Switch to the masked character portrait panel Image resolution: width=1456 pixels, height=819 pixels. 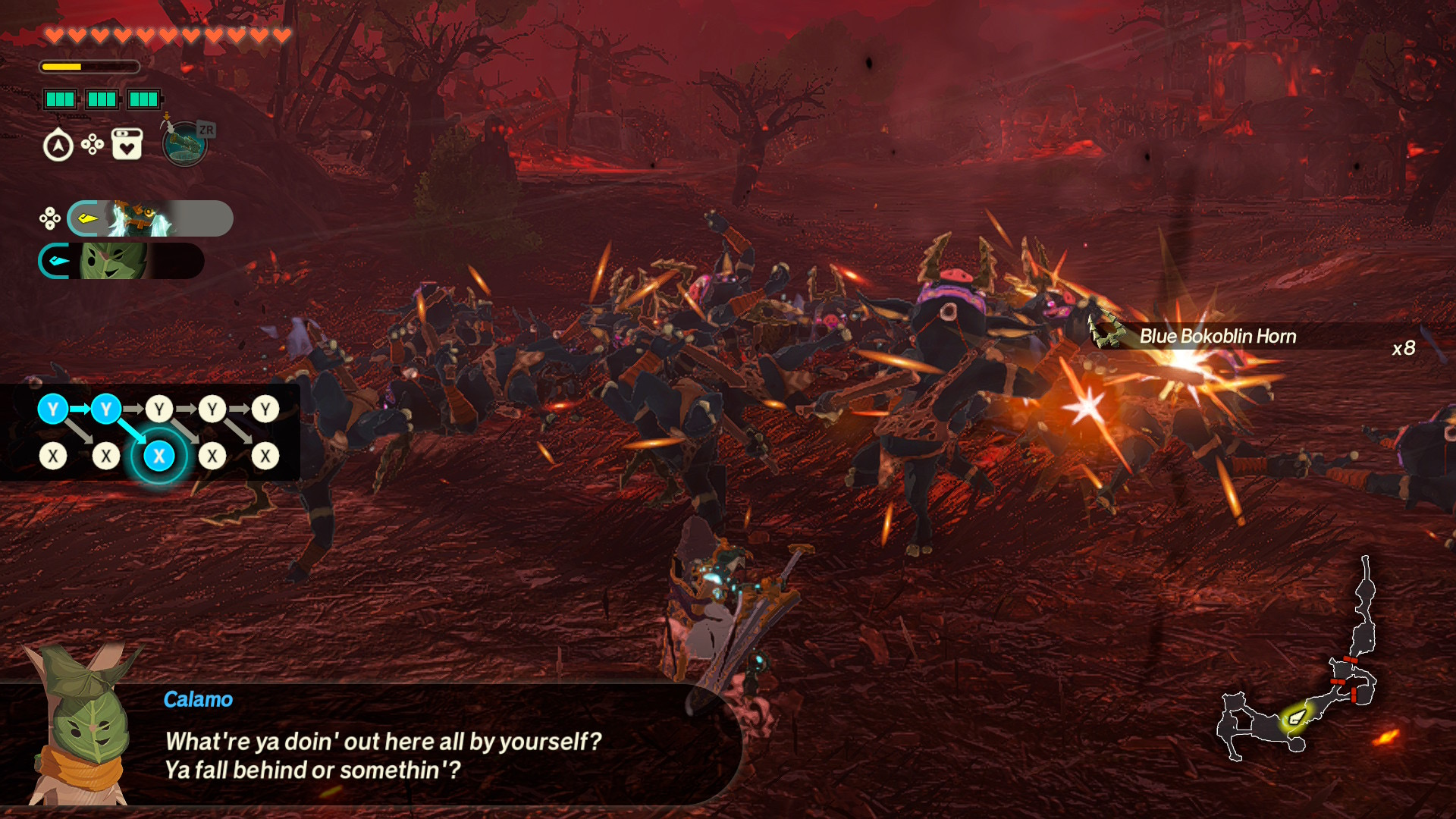pos(149,219)
